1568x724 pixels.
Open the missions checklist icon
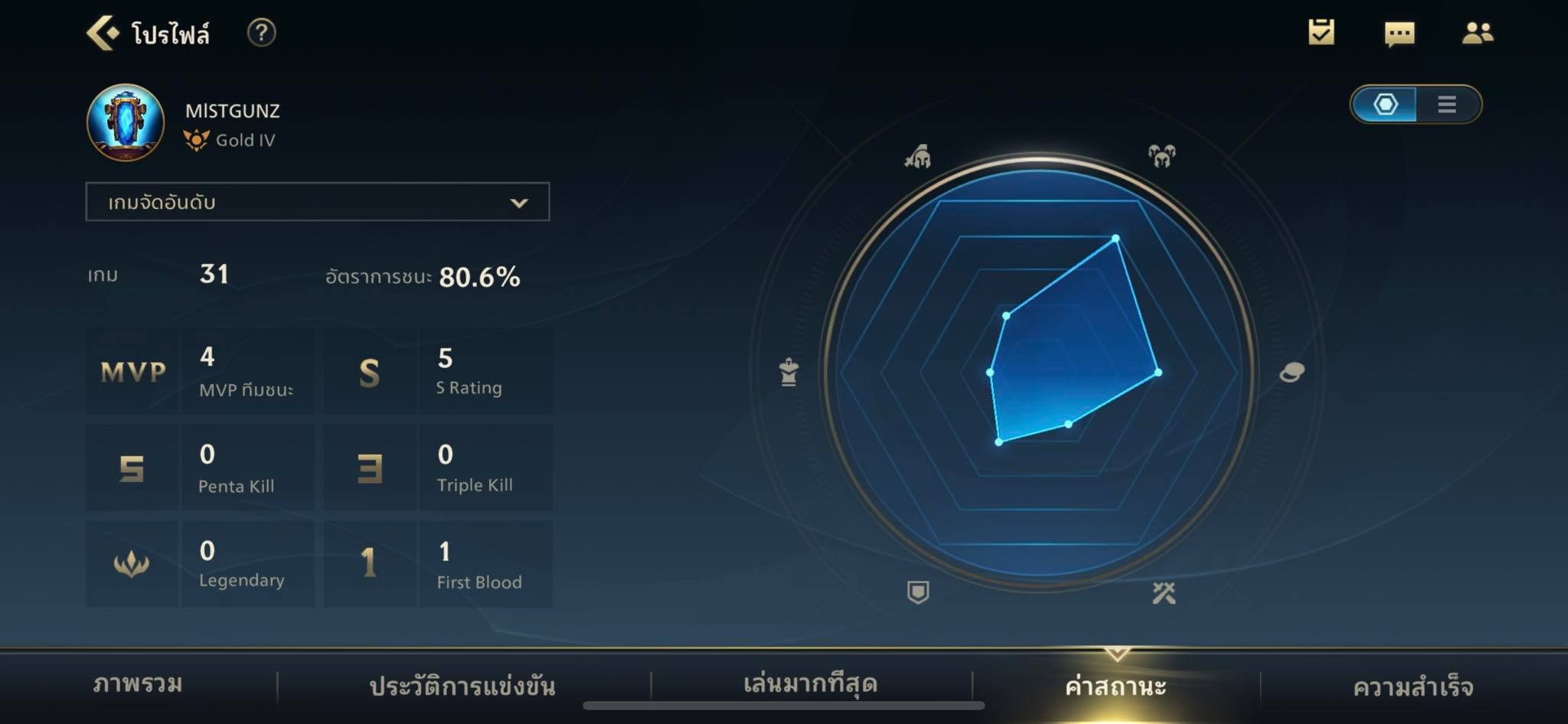tap(1322, 34)
